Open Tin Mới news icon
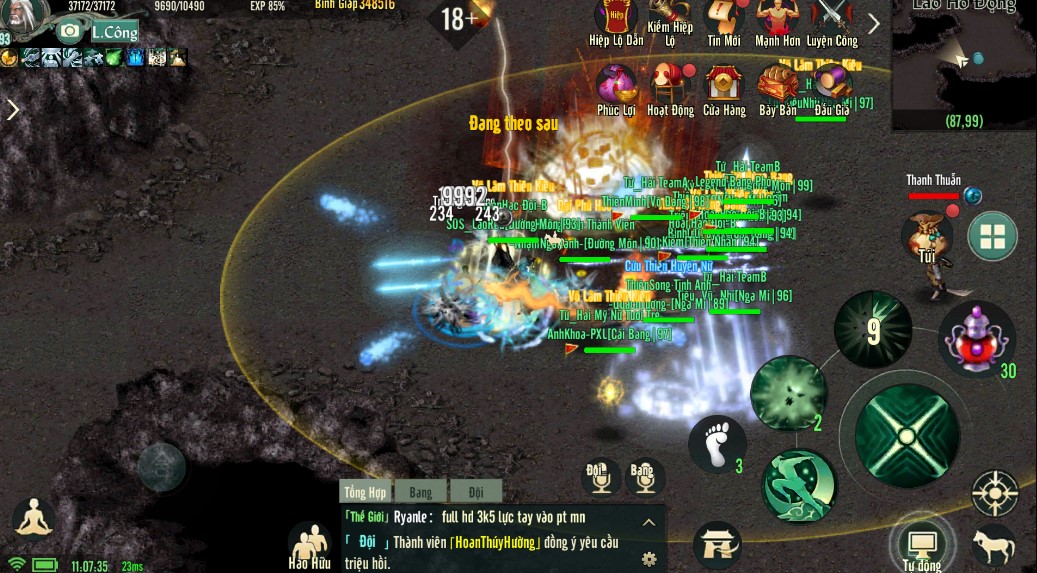This screenshot has height=573, width=1037. pyautogui.click(x=723, y=18)
